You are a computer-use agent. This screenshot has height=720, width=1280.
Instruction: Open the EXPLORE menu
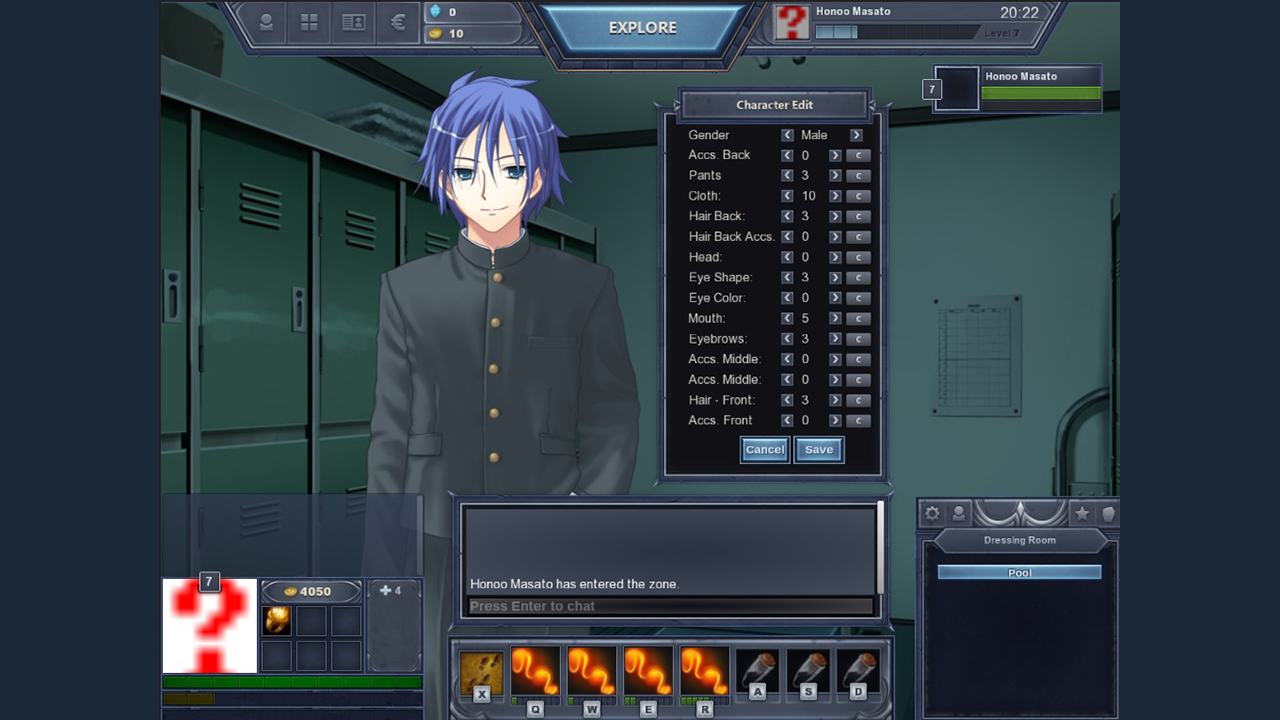pyautogui.click(x=642, y=28)
